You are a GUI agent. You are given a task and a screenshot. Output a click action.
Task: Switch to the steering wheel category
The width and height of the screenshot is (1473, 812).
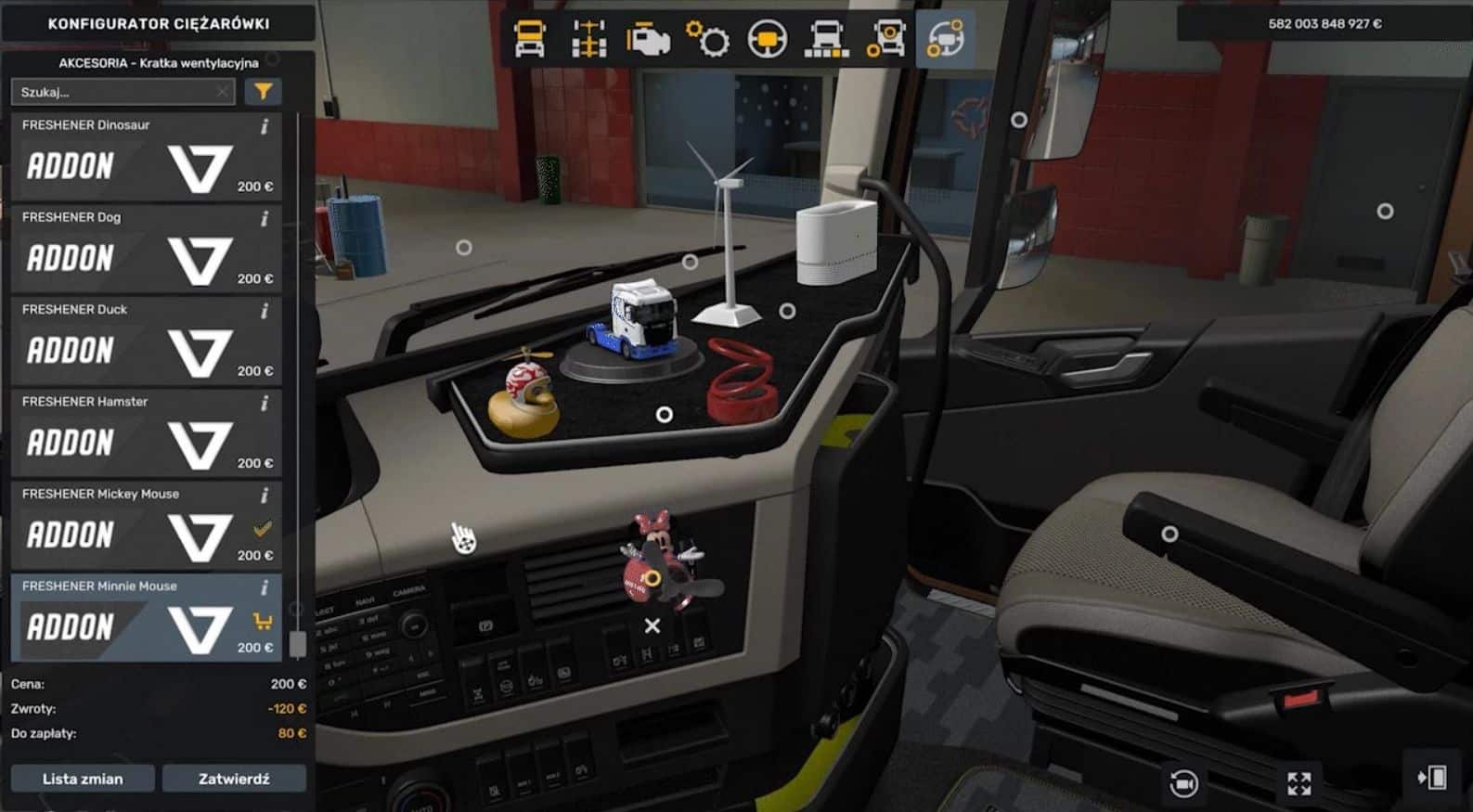(768, 40)
